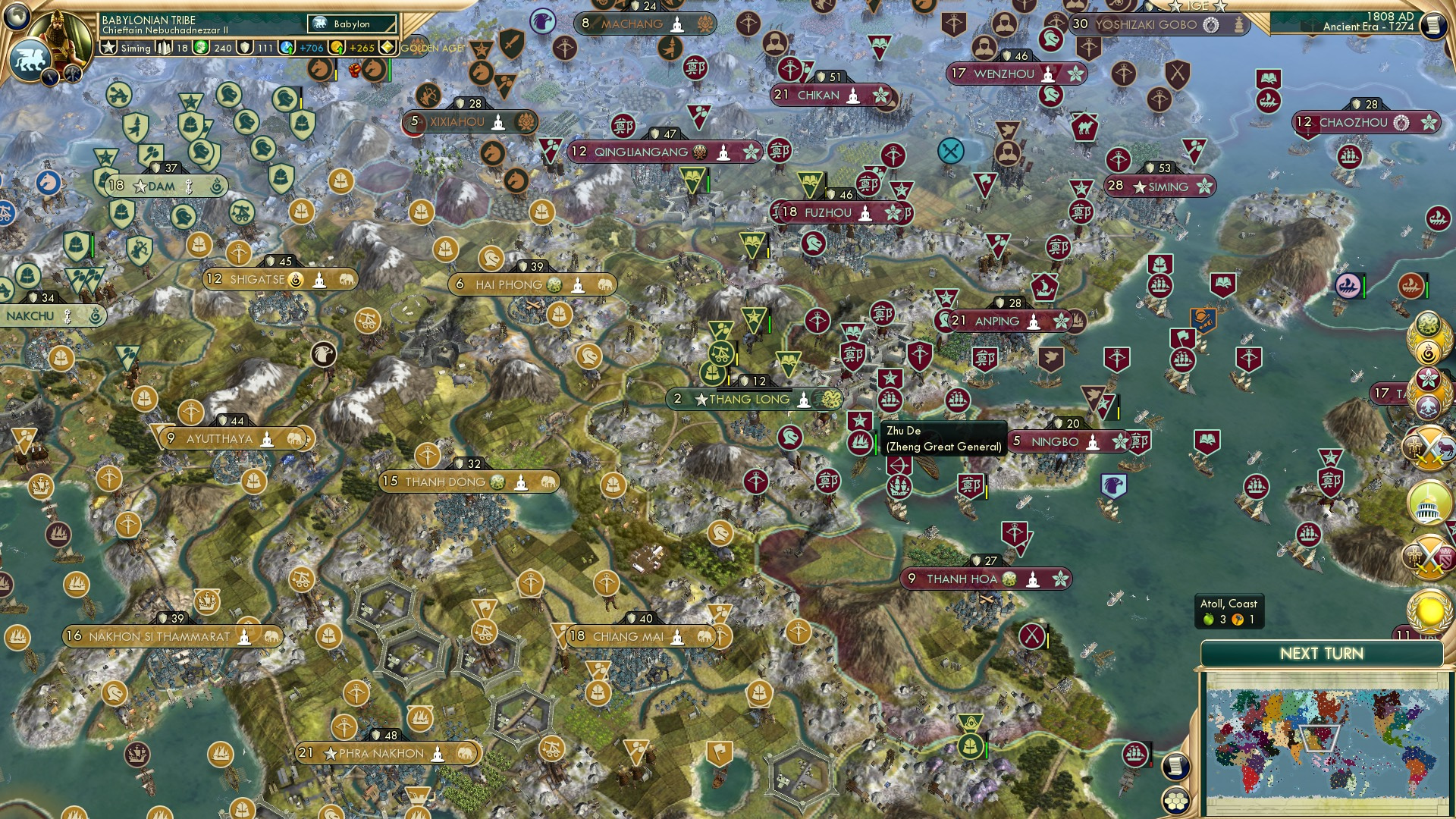1456x819 pixels.
Task: Open the gold coin icon showing +265
Action: click(x=338, y=48)
